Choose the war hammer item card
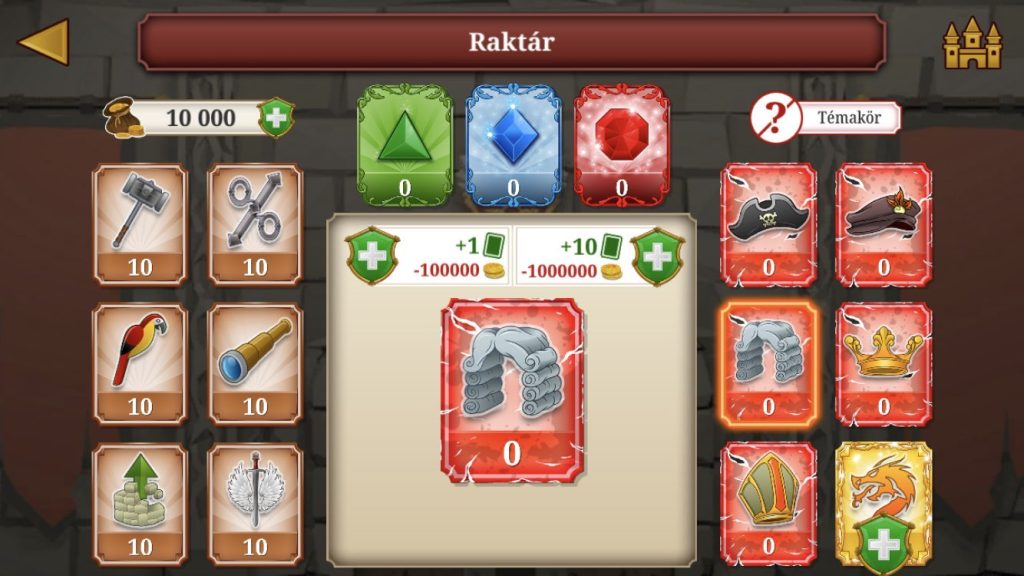This screenshot has height=576, width=1024. point(140,224)
